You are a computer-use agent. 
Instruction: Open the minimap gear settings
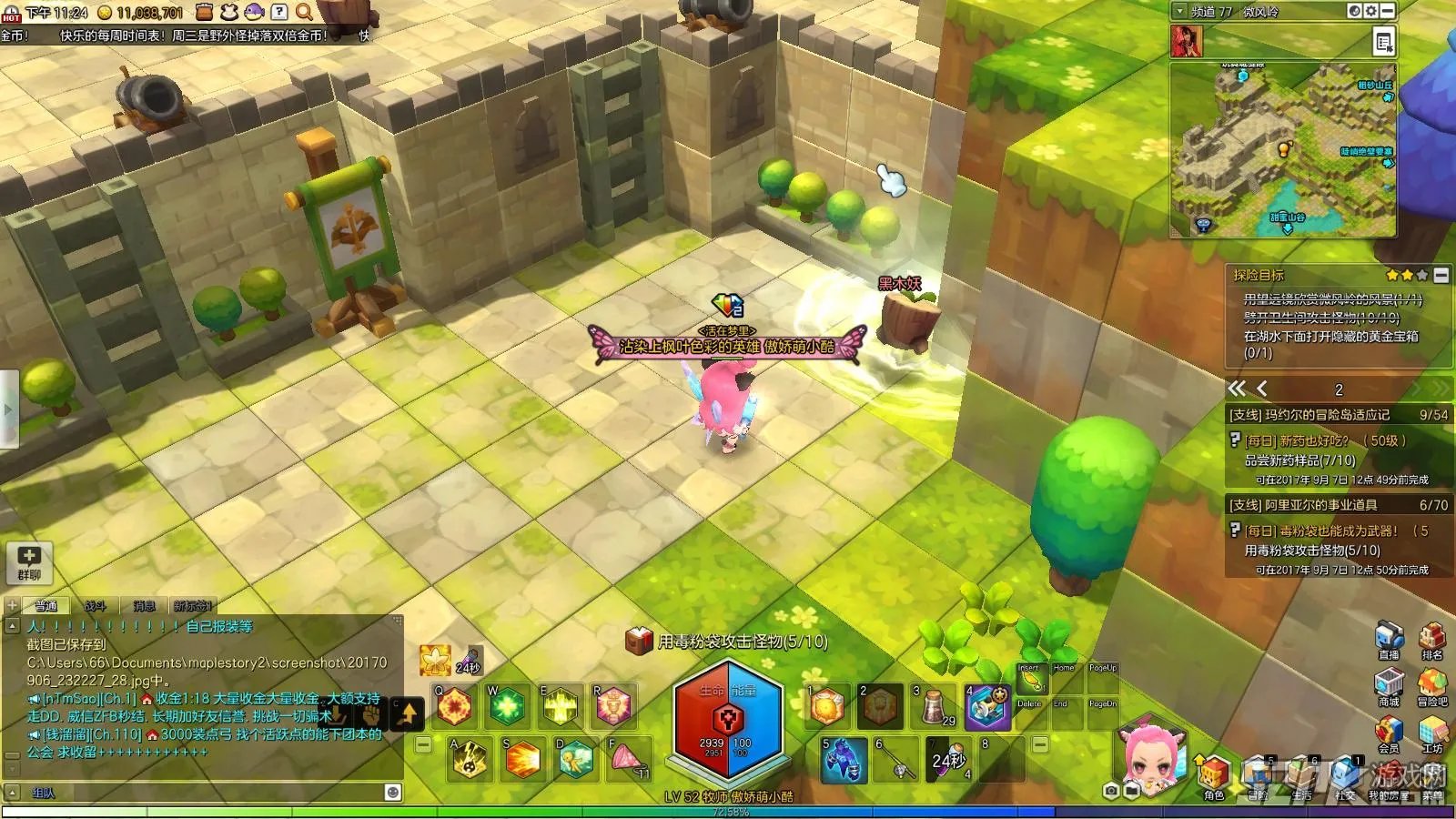1371,11
